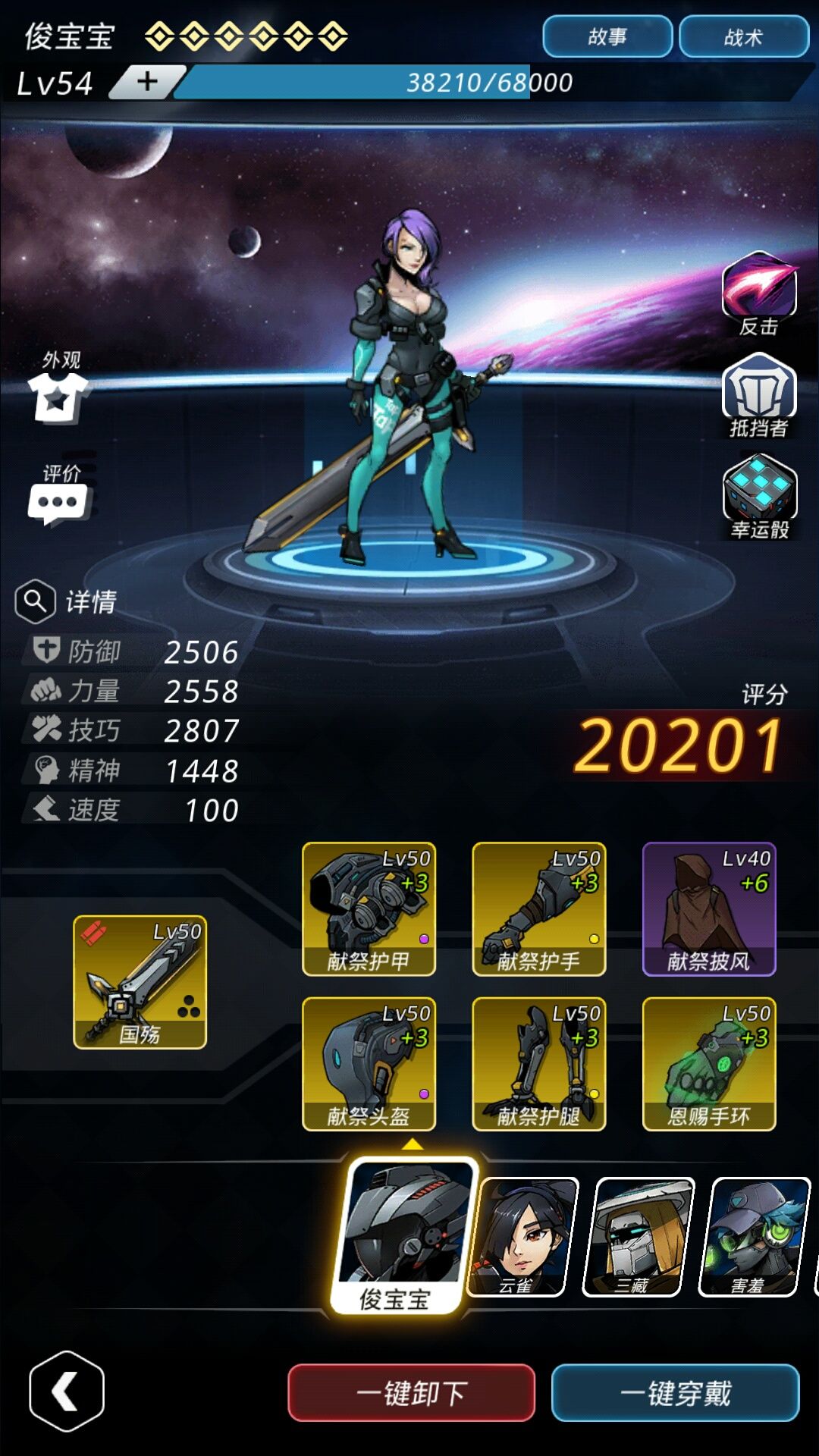The width and height of the screenshot is (819, 1456).
Task: Select the 恩赐手环 bracelet slot
Action: [x=708, y=1063]
